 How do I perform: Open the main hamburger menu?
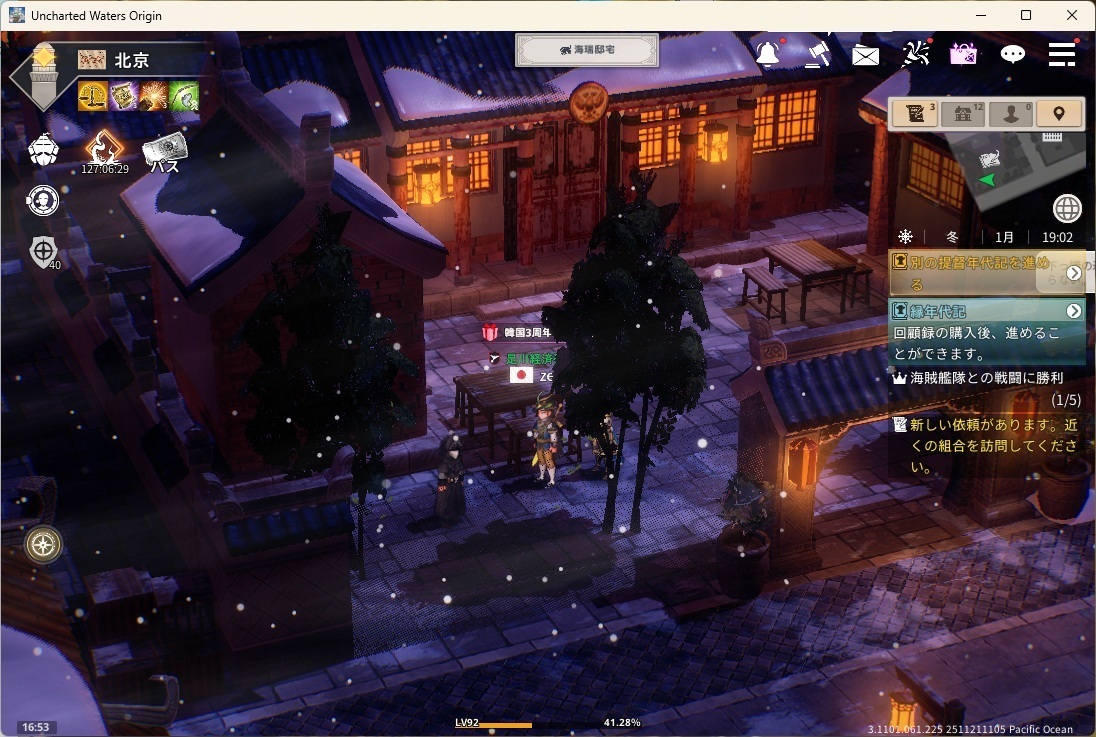[1062, 54]
